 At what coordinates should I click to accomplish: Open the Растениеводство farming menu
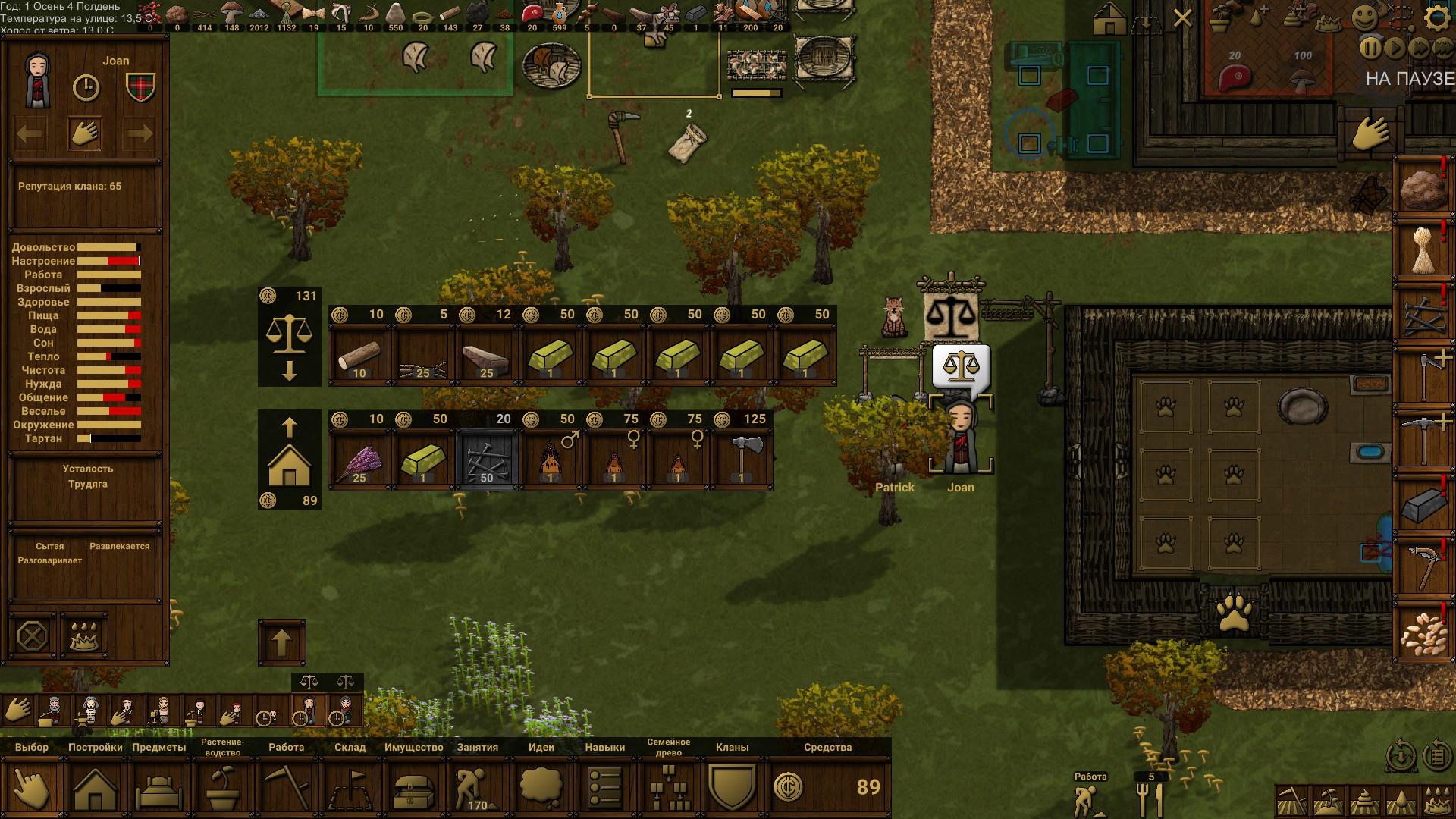[x=223, y=789]
